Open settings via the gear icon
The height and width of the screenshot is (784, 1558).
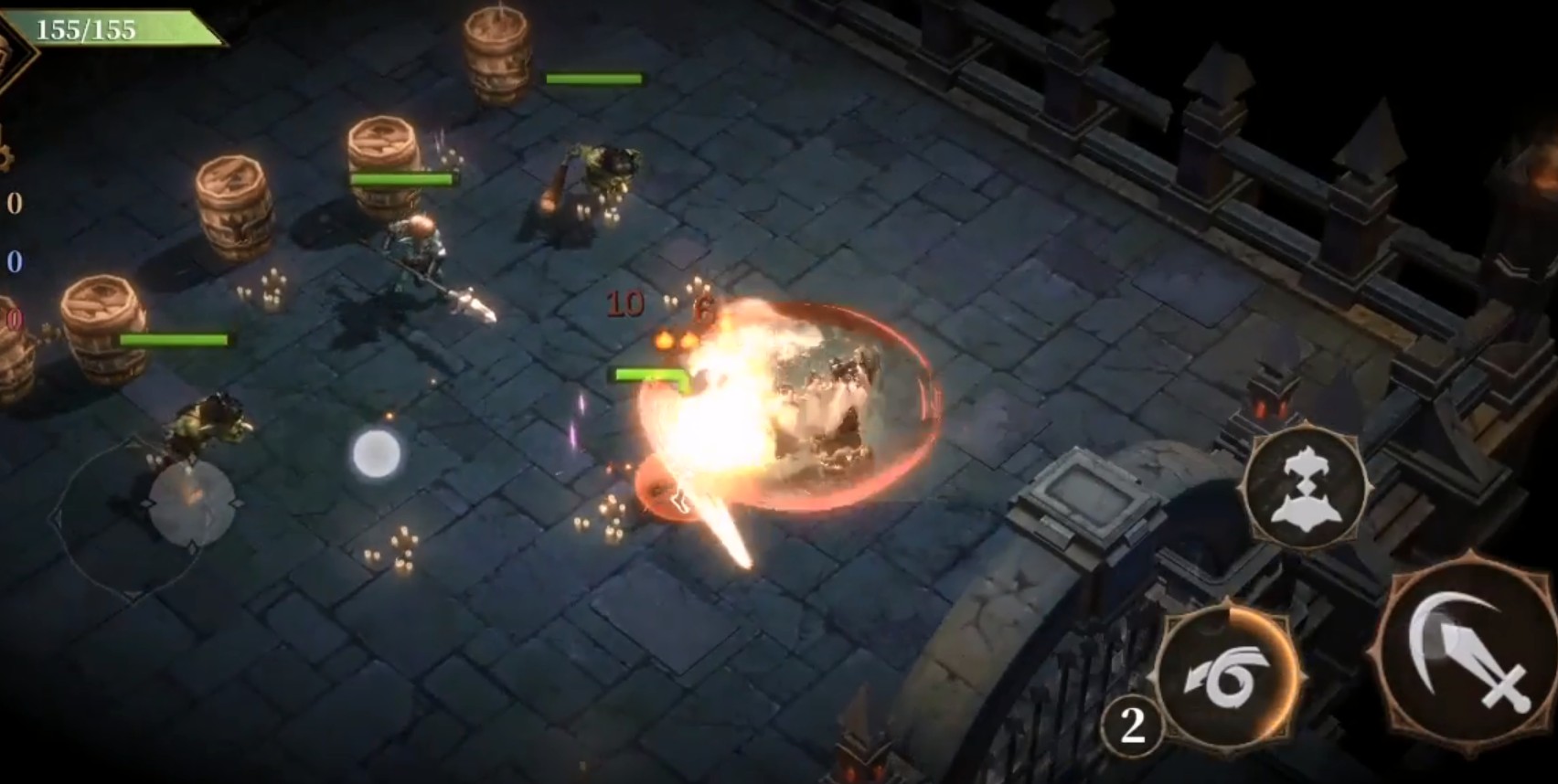pos(5,154)
